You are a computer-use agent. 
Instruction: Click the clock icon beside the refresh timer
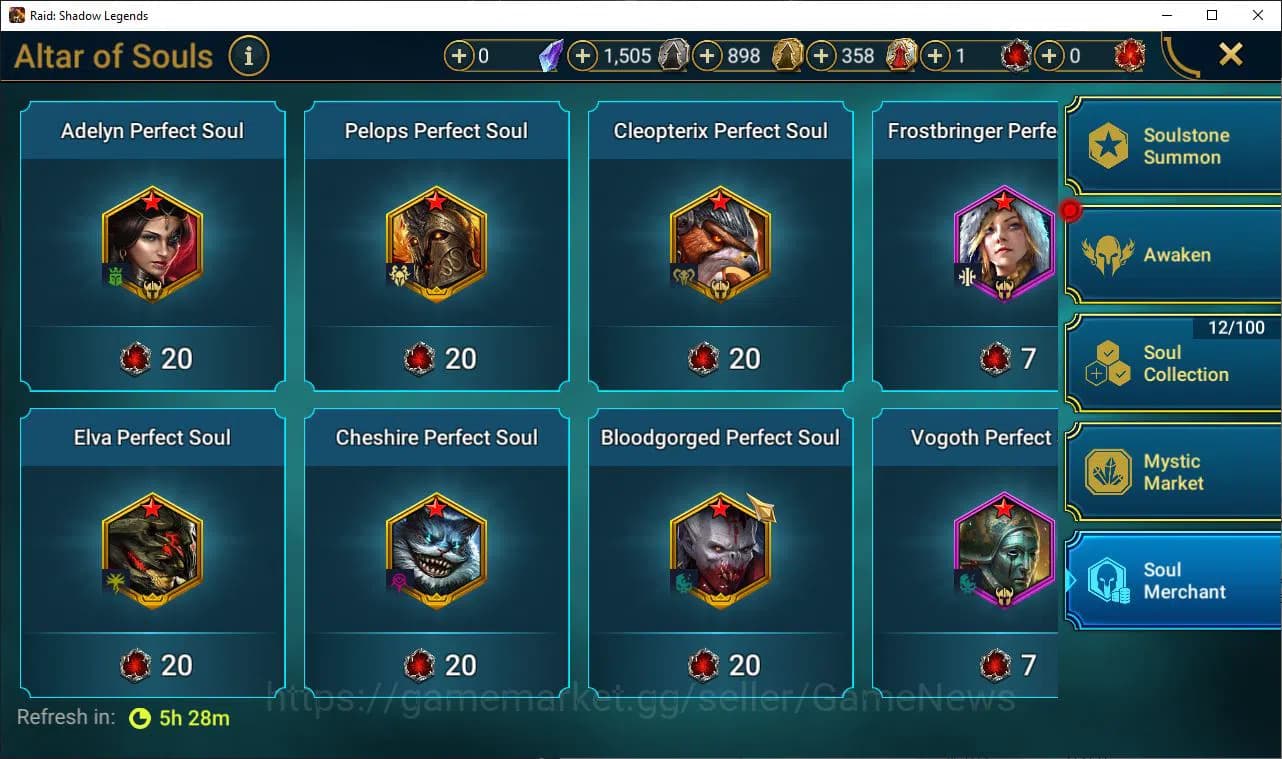[x=139, y=717]
